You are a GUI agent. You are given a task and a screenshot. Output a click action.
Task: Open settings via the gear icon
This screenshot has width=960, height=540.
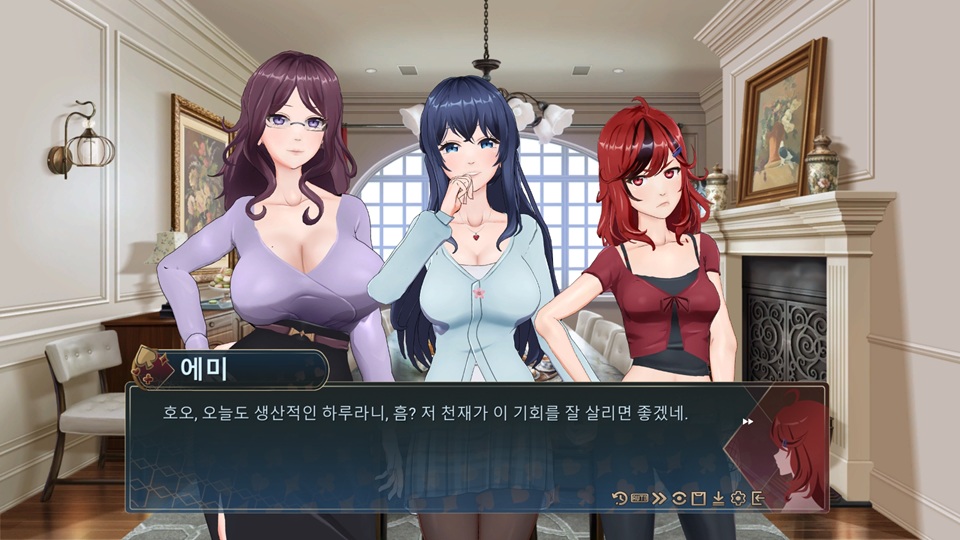pyautogui.click(x=738, y=498)
